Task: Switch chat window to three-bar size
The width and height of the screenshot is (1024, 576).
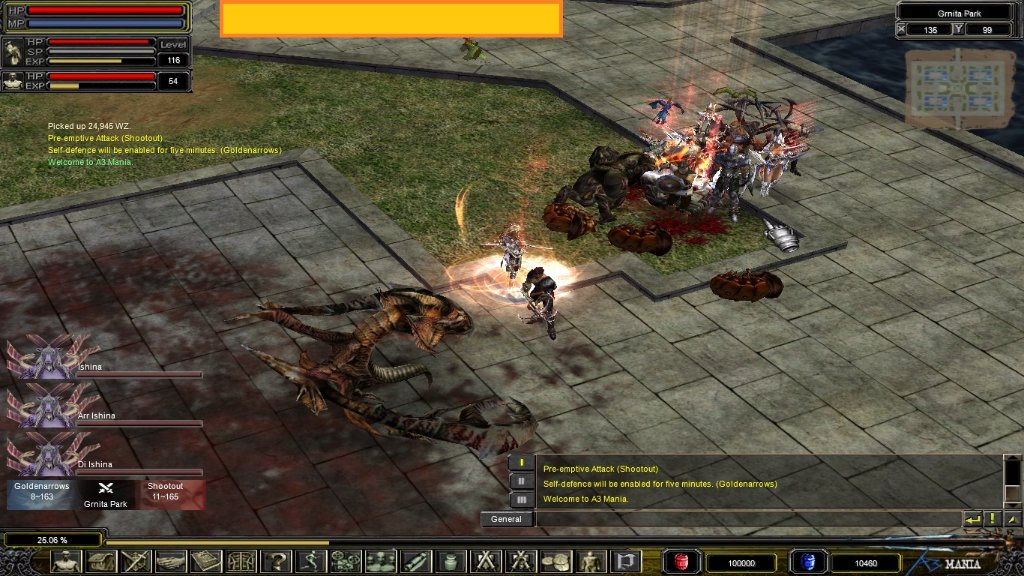Action: (521, 498)
